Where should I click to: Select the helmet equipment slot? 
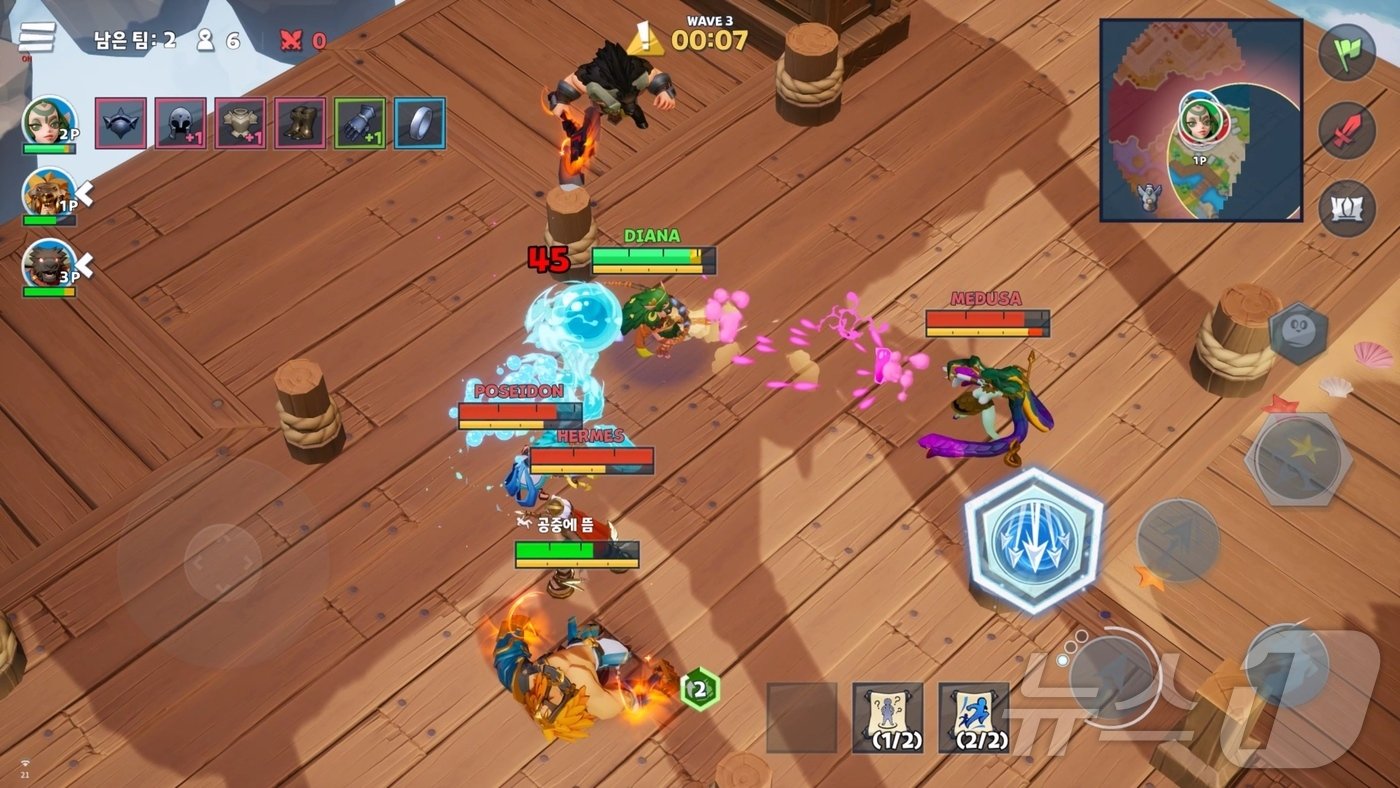point(181,123)
